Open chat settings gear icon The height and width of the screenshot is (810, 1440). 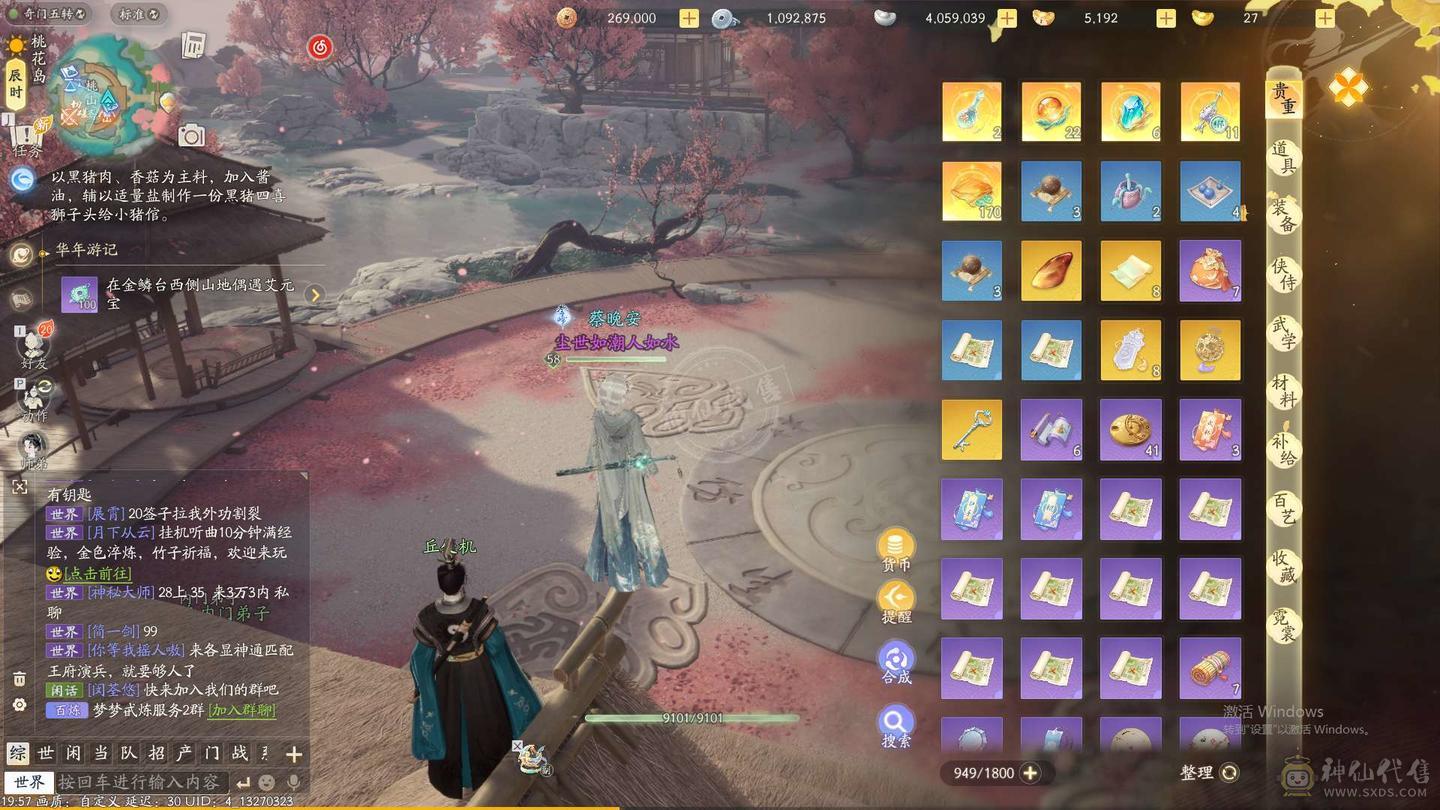pyautogui.click(x=19, y=705)
